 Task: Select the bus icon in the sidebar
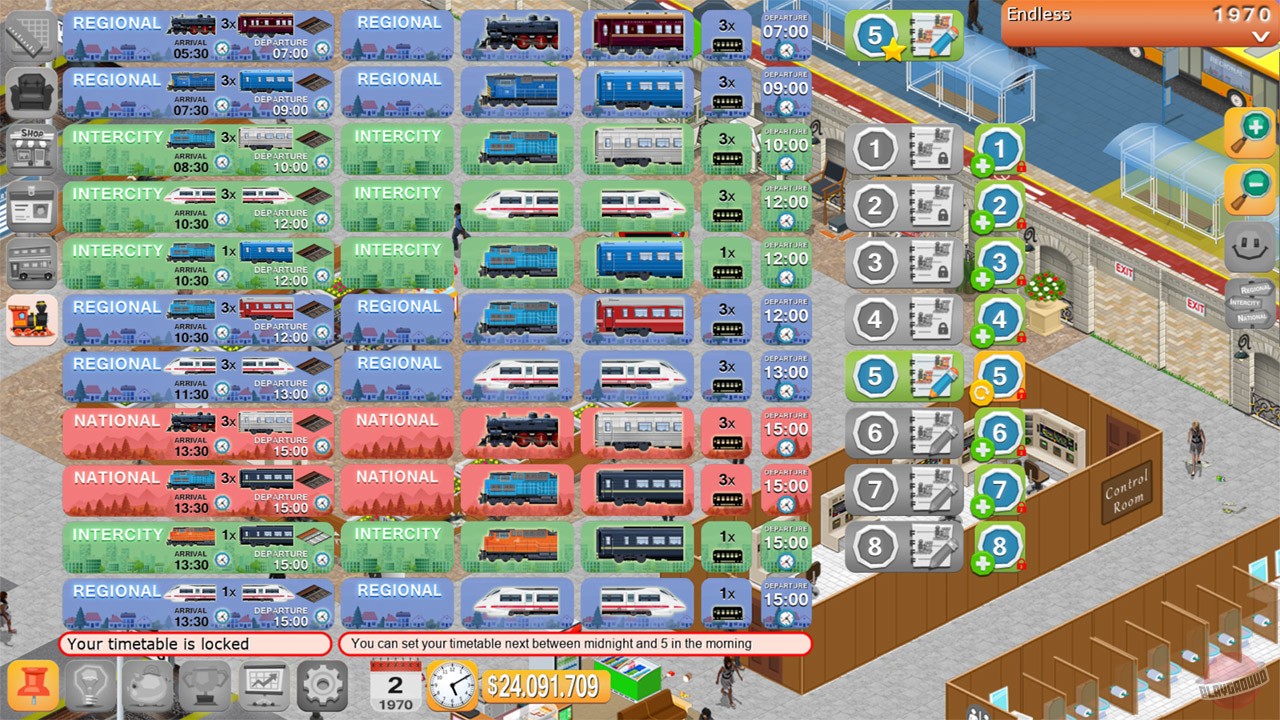(31, 261)
